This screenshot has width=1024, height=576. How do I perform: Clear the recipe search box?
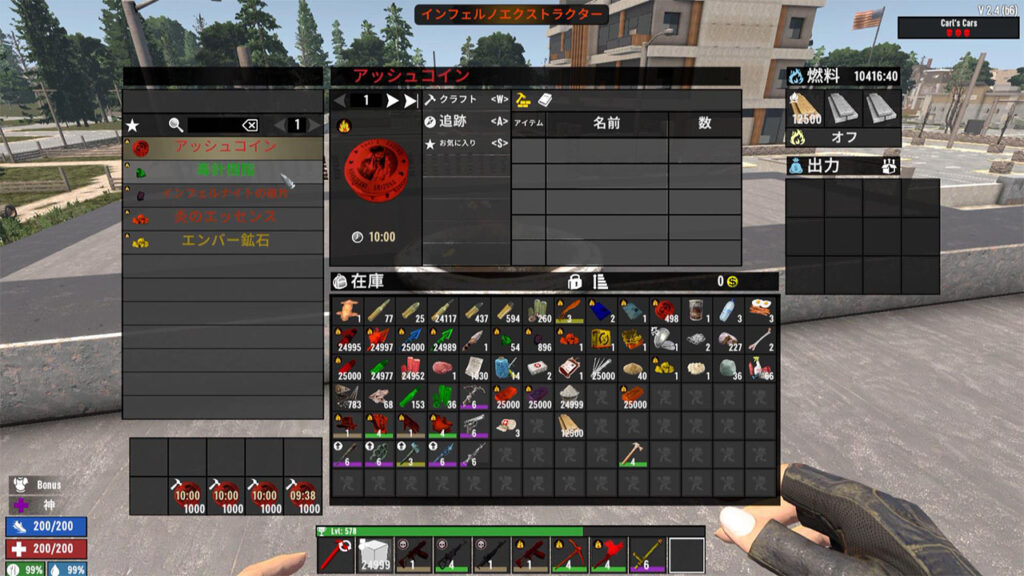[249, 125]
